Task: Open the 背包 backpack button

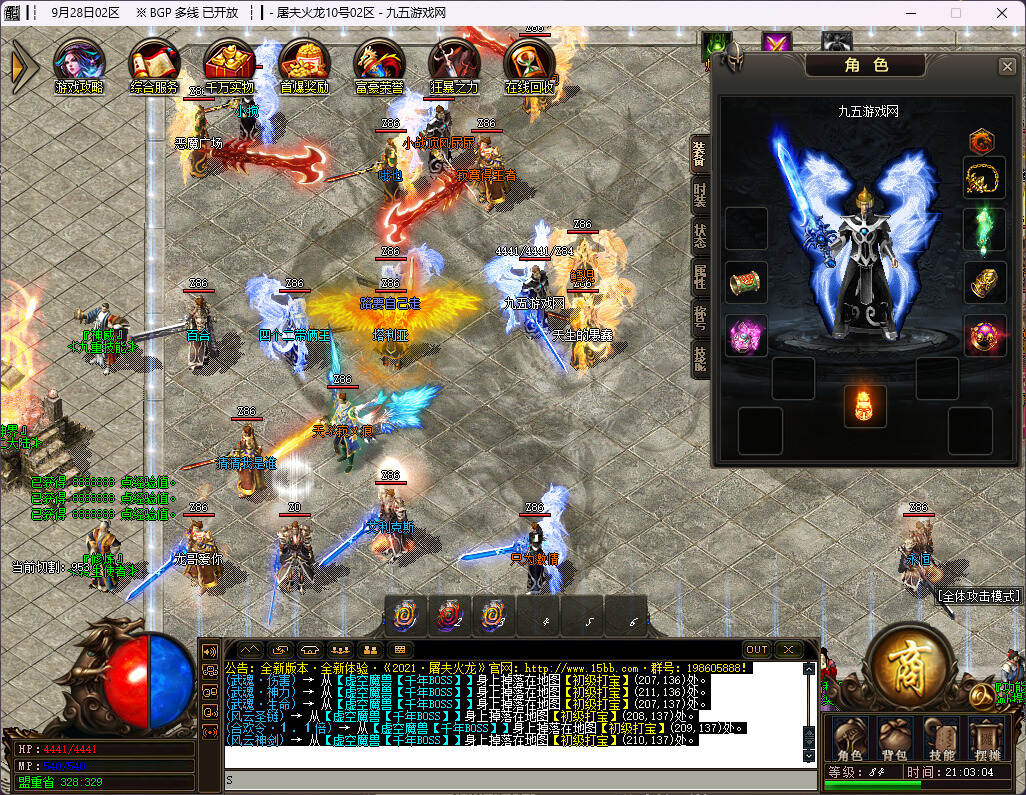Action: 895,738
